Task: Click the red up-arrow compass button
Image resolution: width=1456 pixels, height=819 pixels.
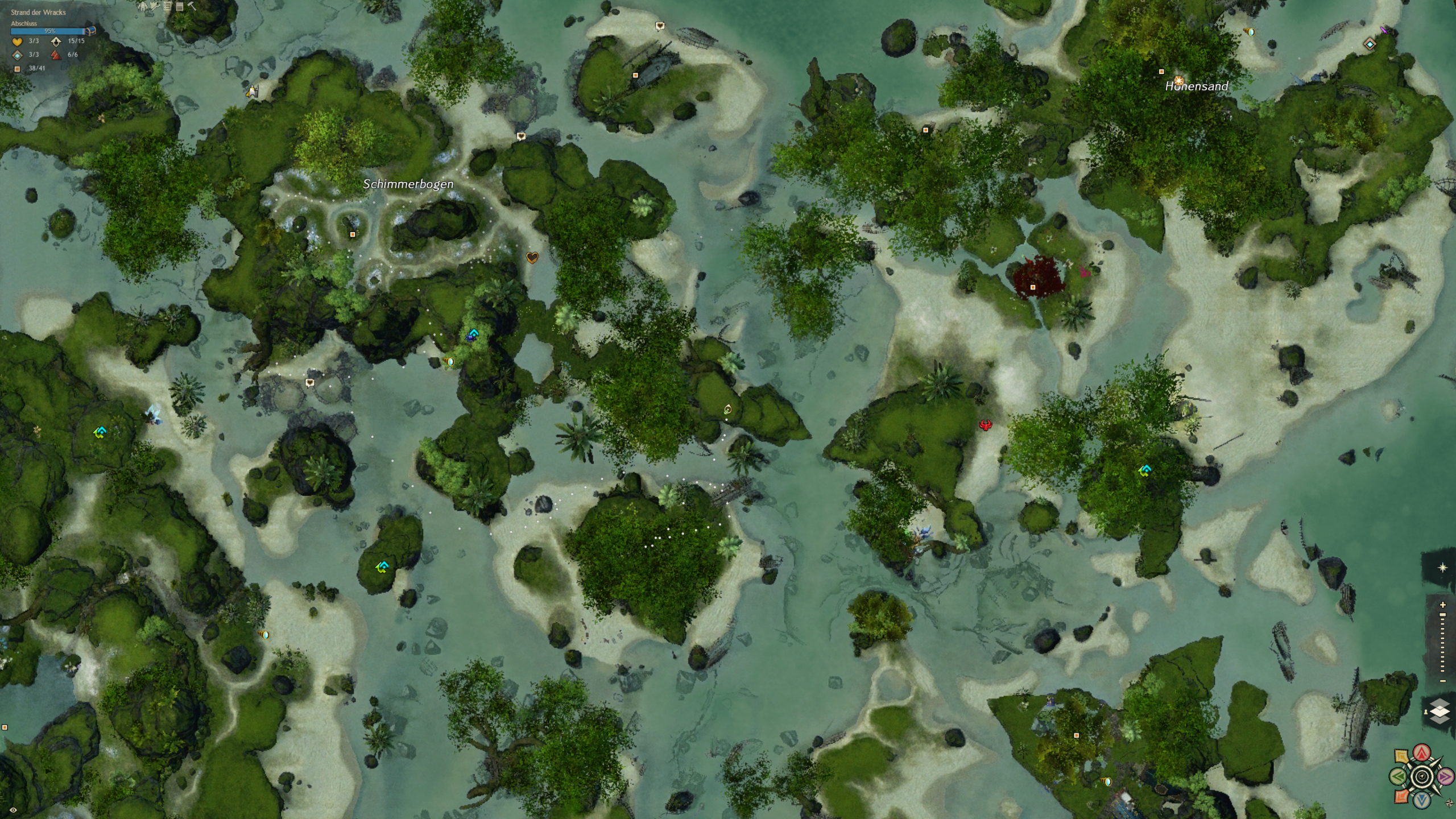Action: click(1422, 753)
